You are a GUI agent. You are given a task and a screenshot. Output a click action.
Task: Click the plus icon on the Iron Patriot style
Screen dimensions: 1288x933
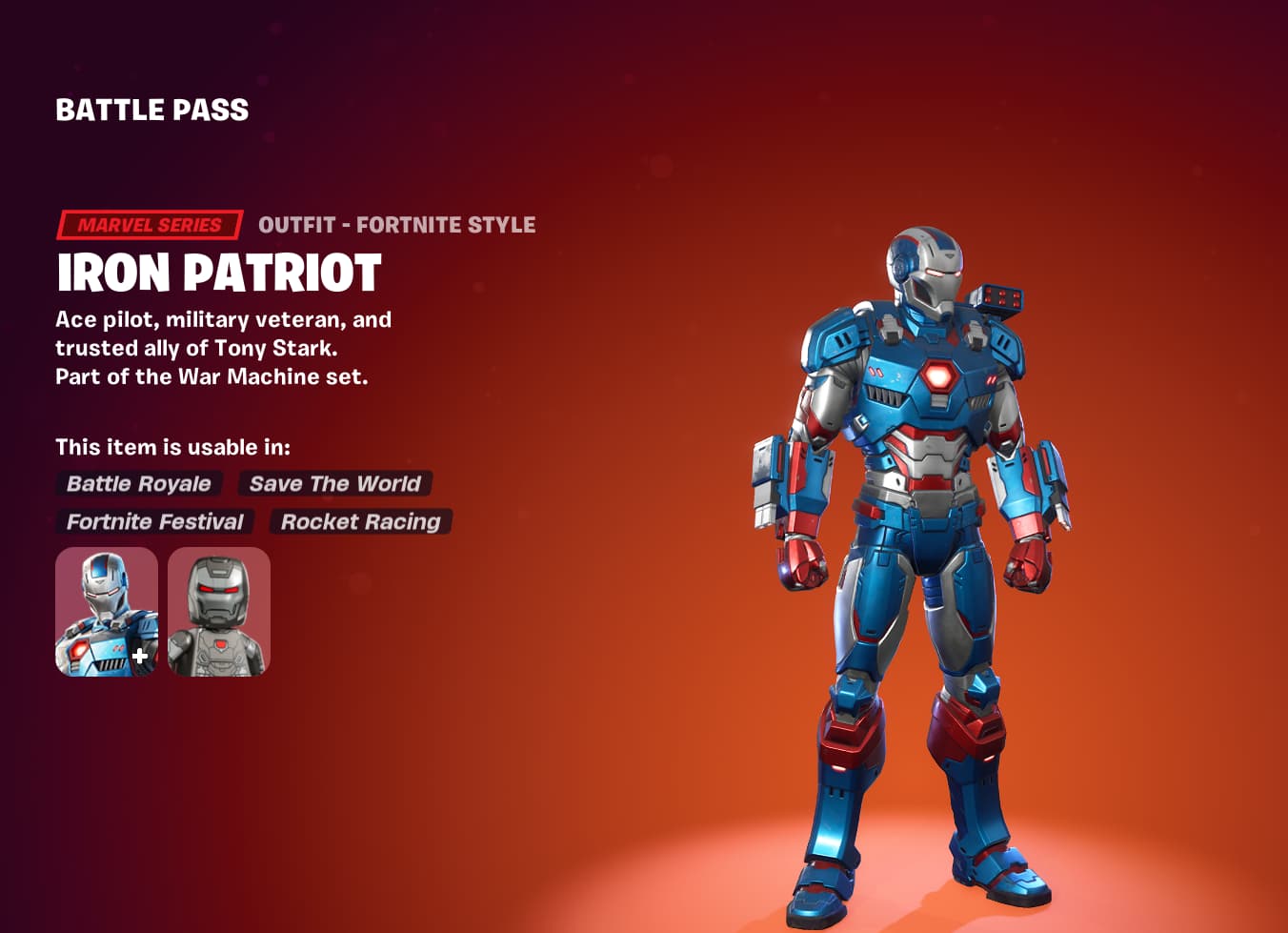[x=139, y=654]
